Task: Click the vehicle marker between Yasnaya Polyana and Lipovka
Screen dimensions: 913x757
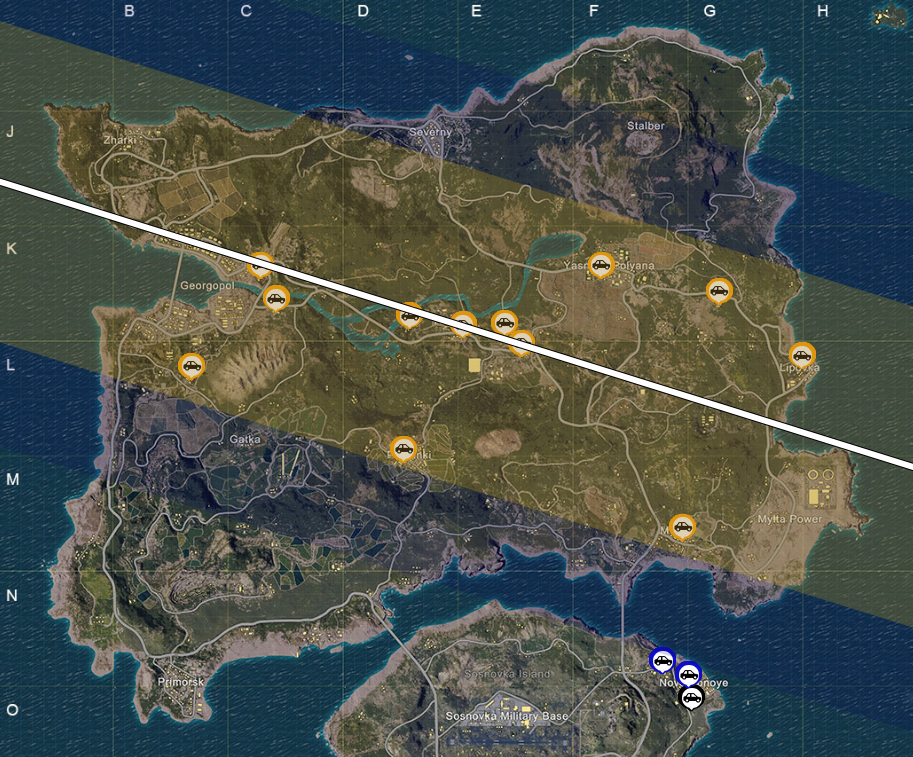Action: (x=718, y=291)
